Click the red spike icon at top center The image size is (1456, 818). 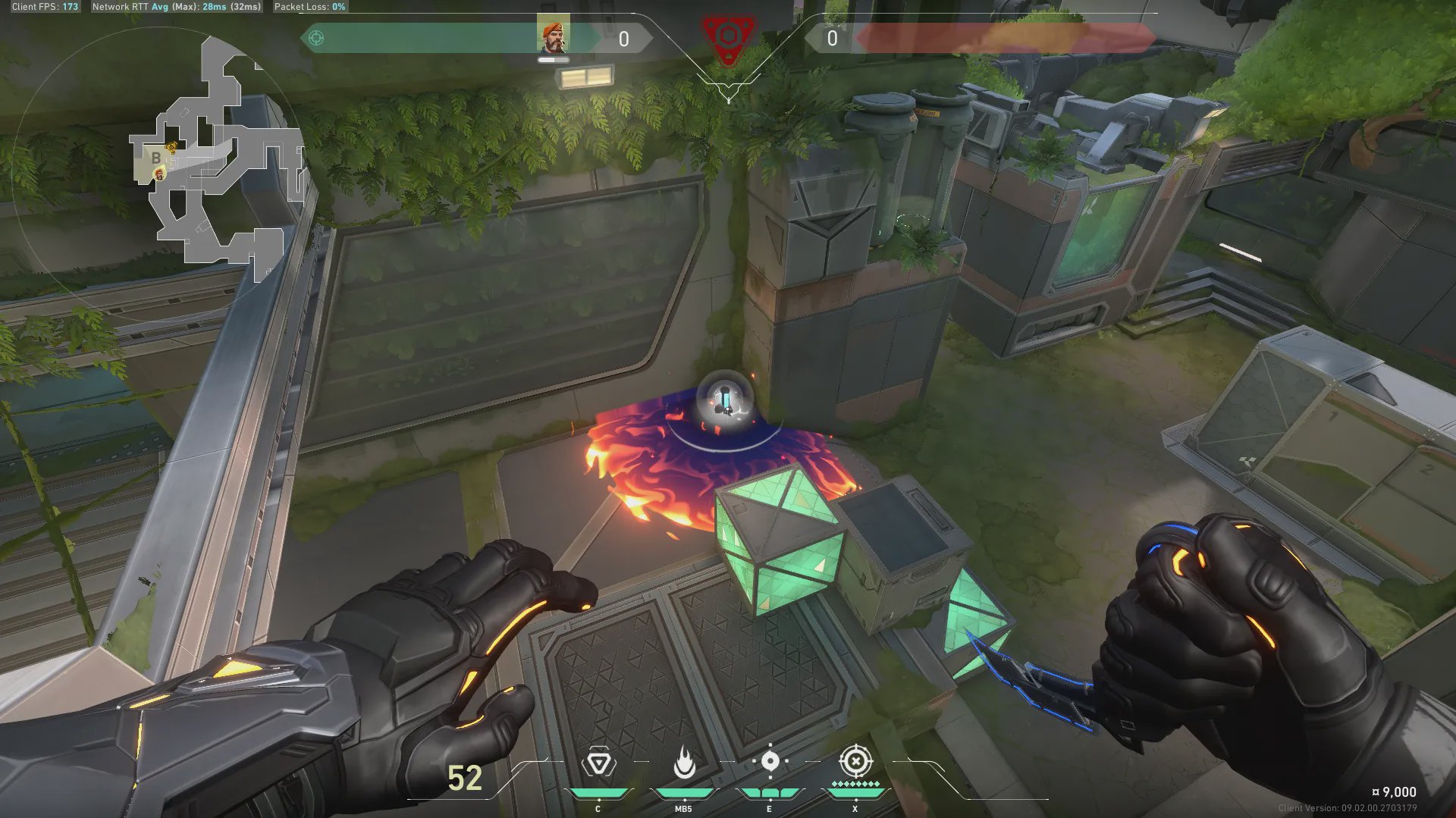tap(727, 36)
